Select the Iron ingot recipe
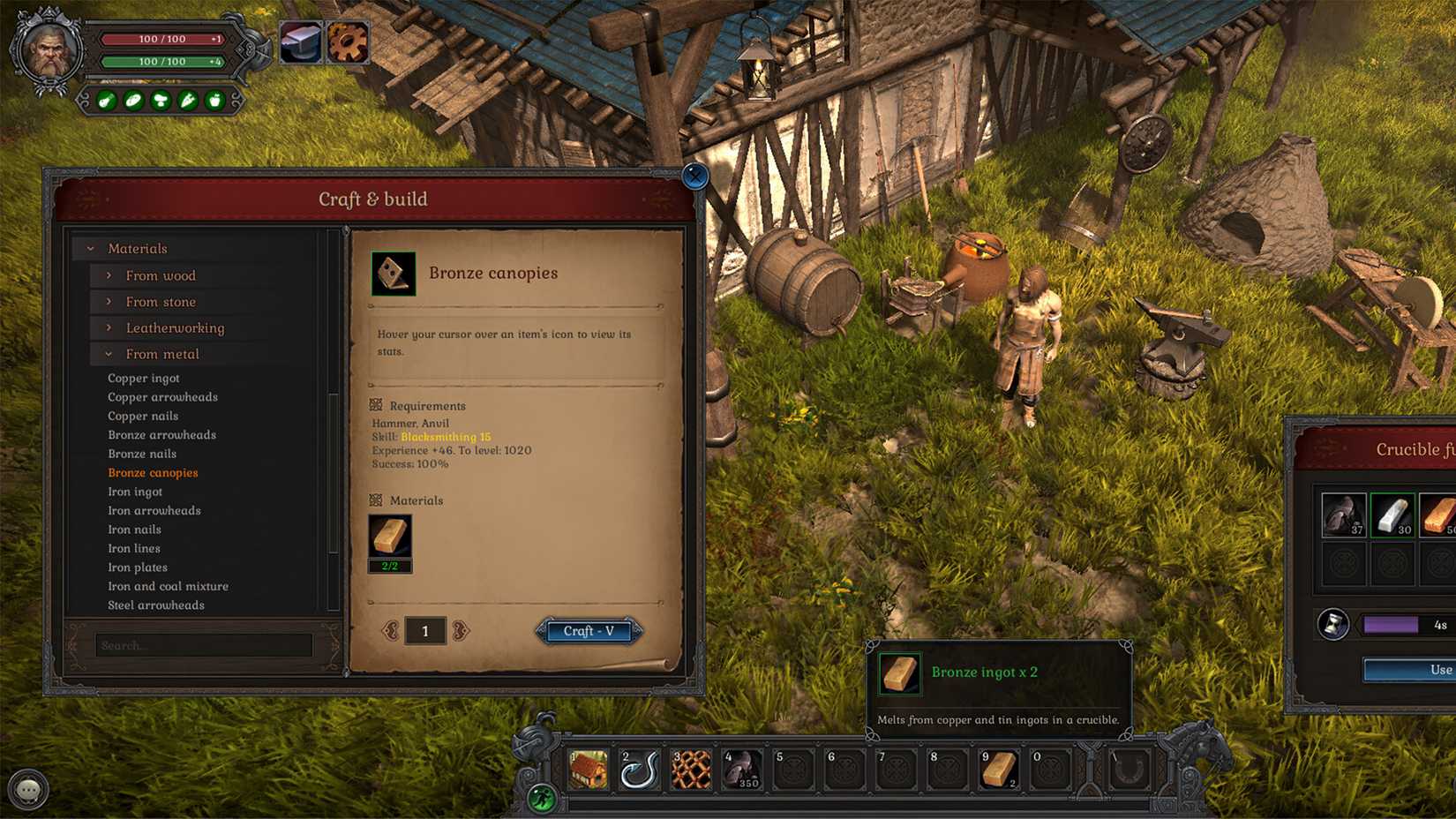The width and height of the screenshot is (1456, 819). pos(135,492)
